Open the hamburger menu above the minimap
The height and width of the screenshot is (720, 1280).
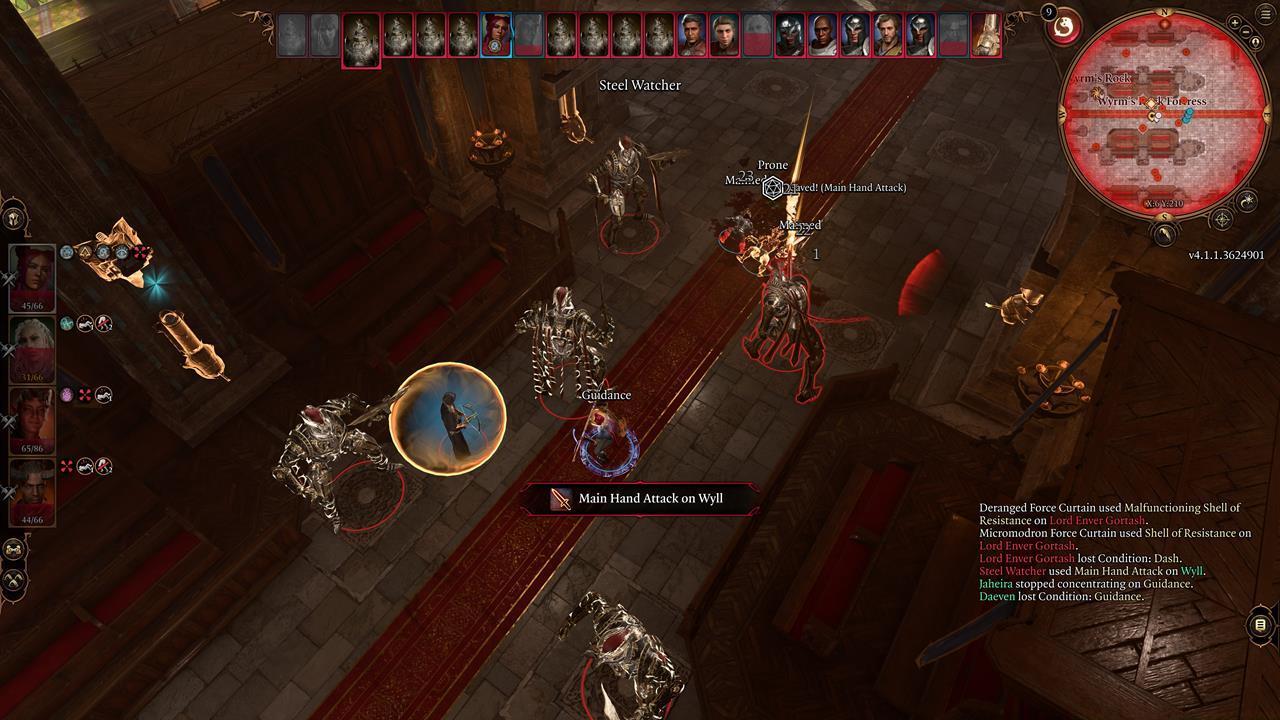(x=1263, y=14)
